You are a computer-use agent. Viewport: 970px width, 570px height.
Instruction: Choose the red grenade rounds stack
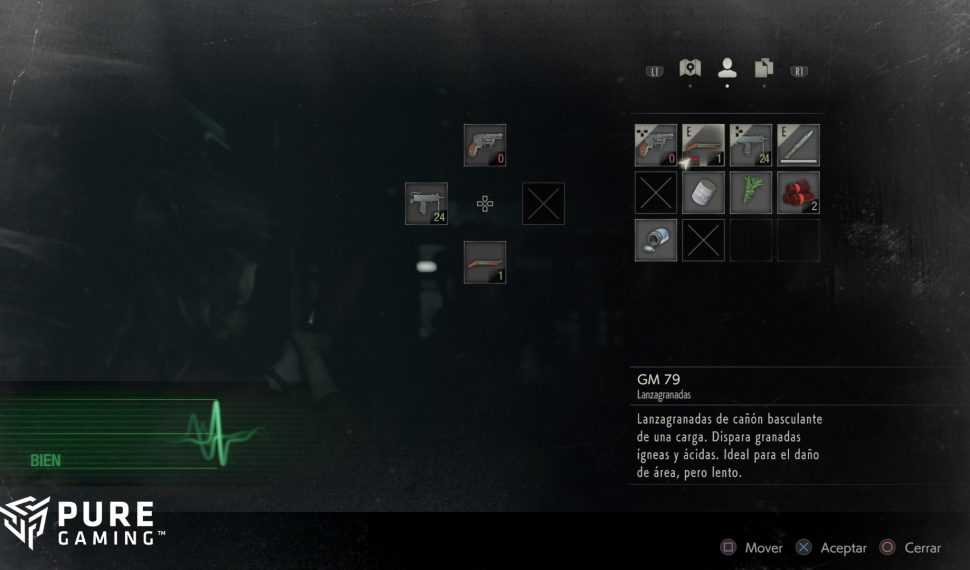pyautogui.click(x=798, y=192)
